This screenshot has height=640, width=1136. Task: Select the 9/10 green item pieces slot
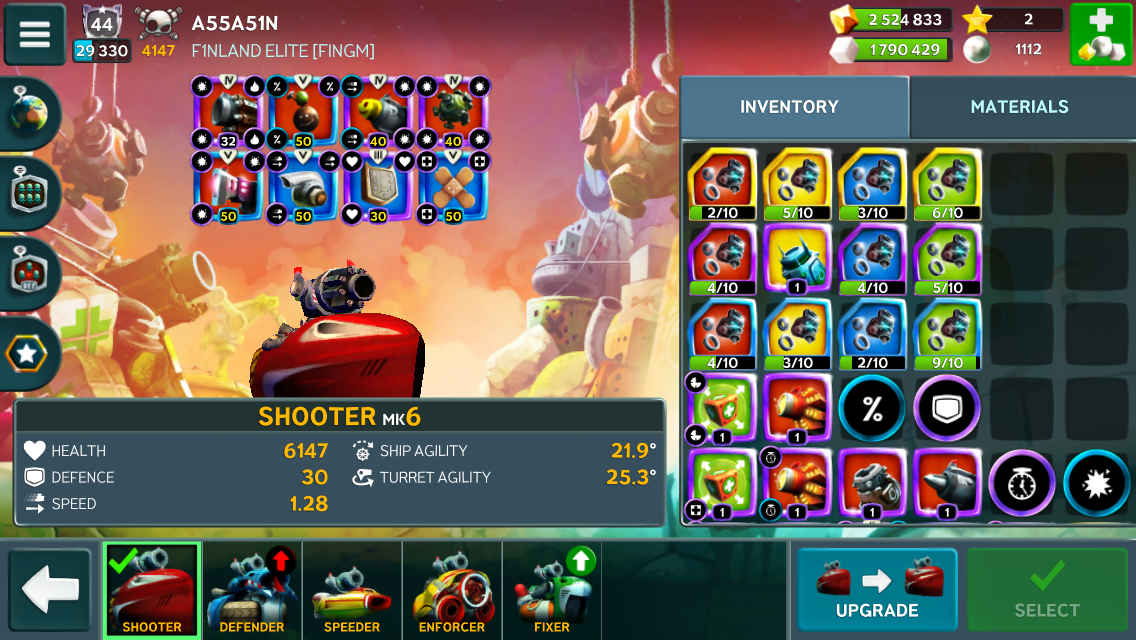tap(947, 335)
